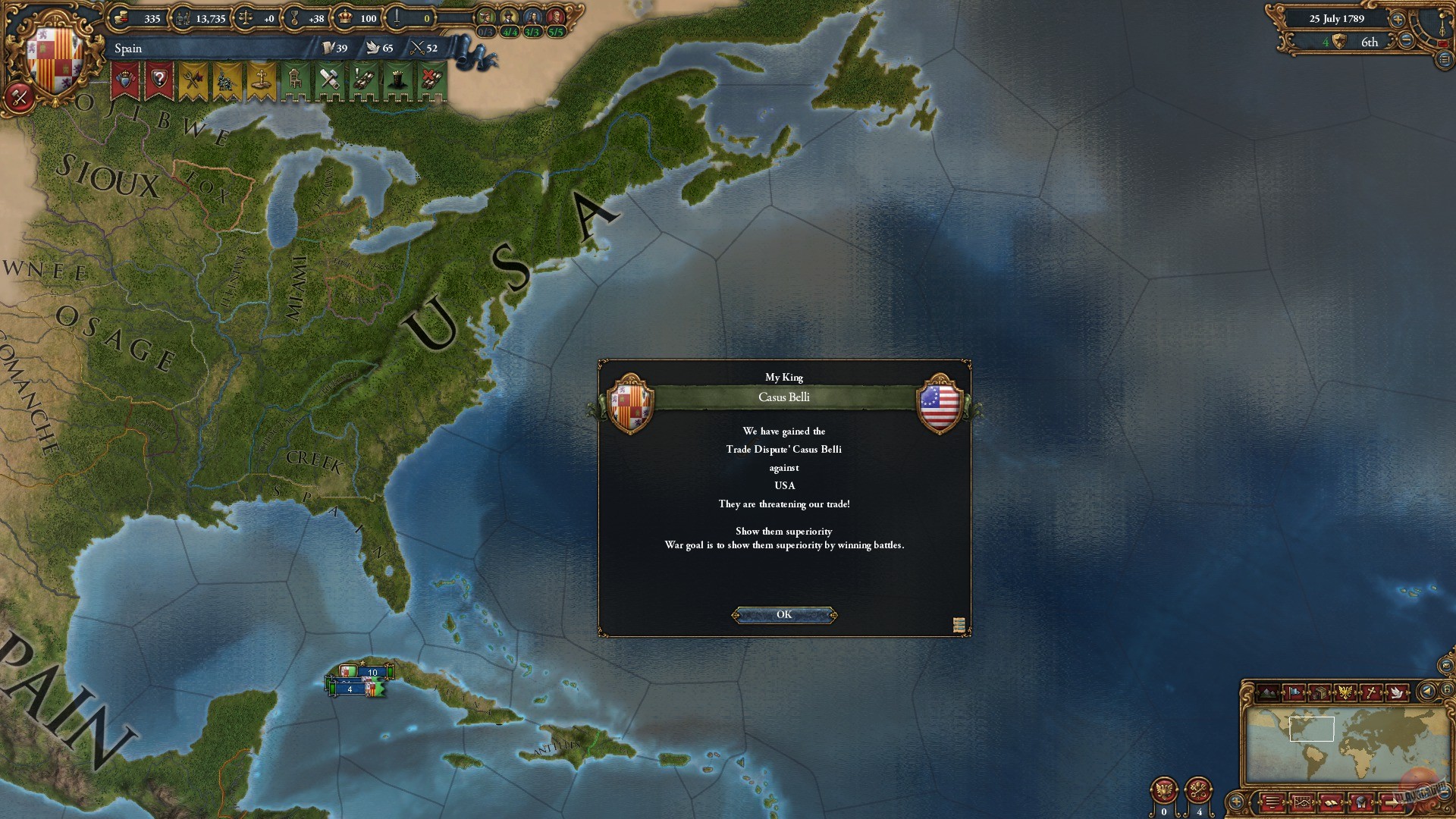Image resolution: width=1456 pixels, height=819 pixels.
Task: Open the trade mapmode
Action: pyautogui.click(x=1320, y=692)
